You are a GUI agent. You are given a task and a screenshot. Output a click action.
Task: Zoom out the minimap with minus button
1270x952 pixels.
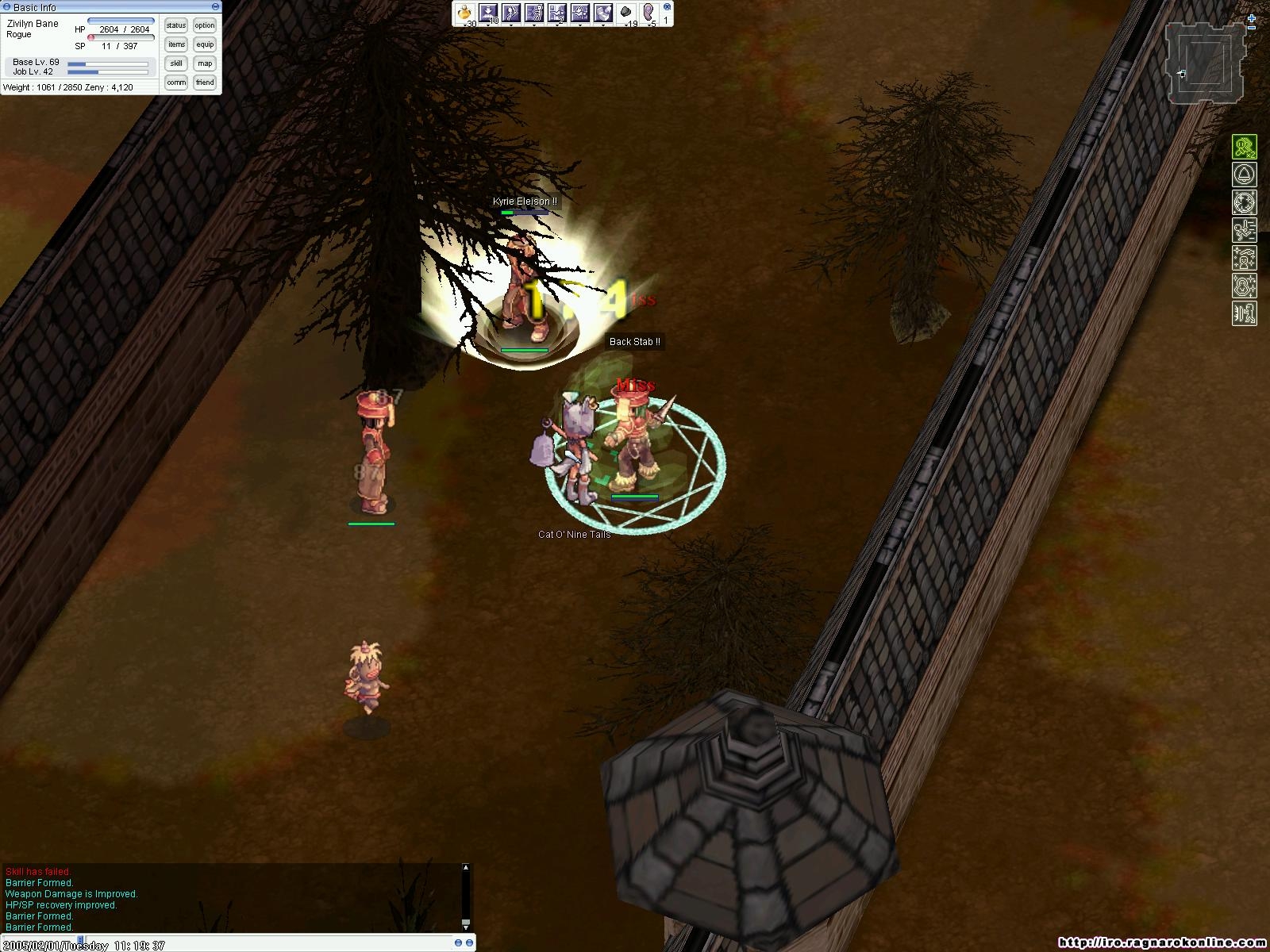1252,29
